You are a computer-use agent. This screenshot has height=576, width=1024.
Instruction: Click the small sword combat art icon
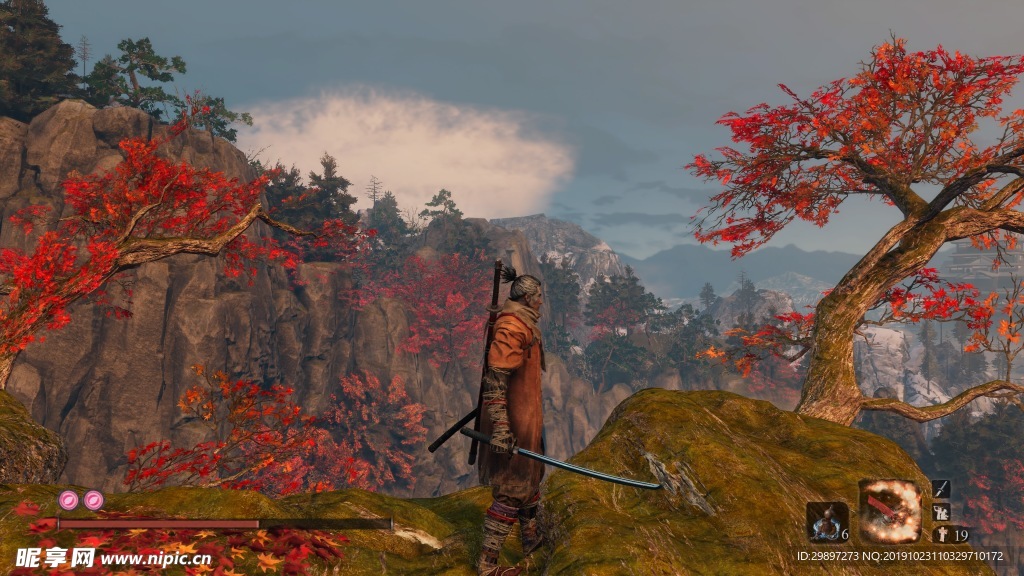point(940,488)
